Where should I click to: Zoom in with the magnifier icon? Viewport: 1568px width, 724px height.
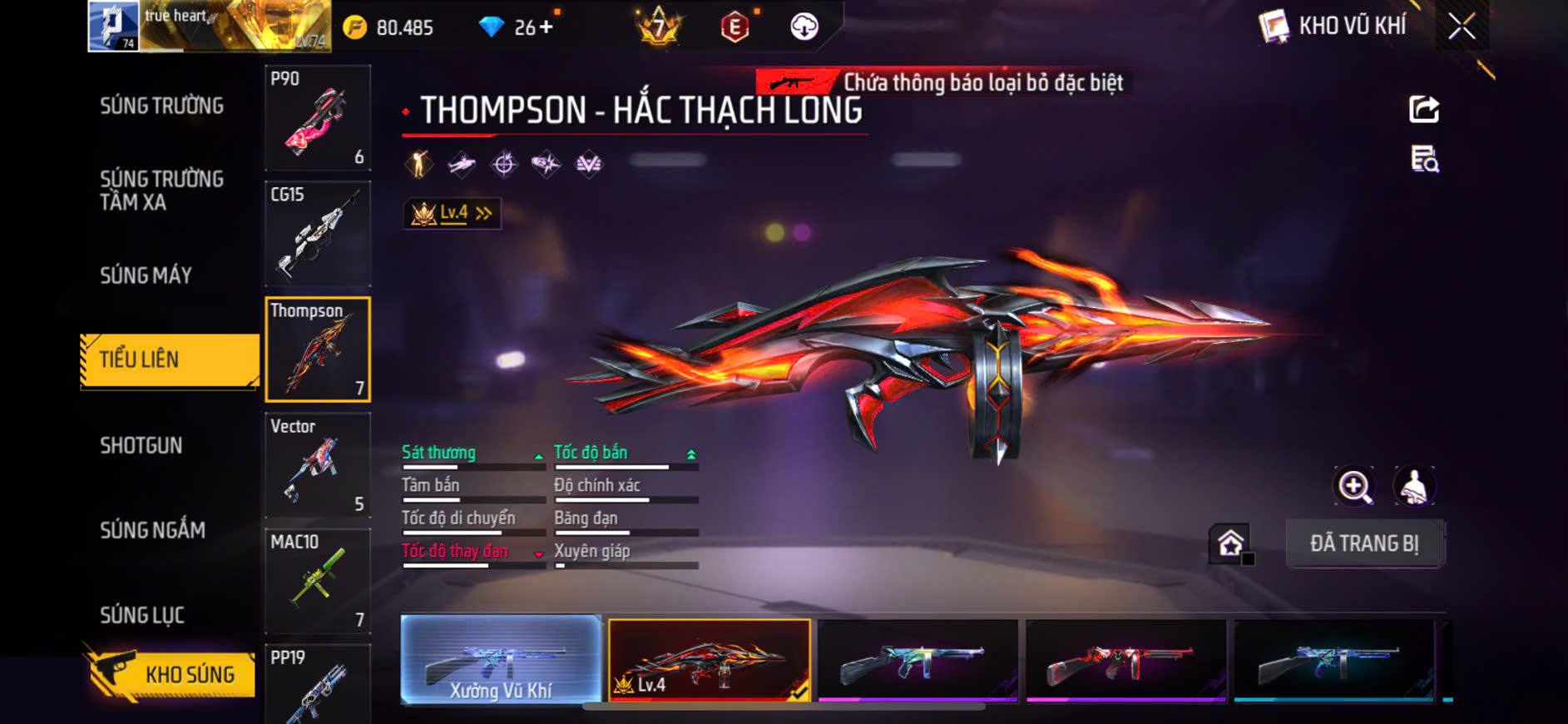(x=1354, y=487)
